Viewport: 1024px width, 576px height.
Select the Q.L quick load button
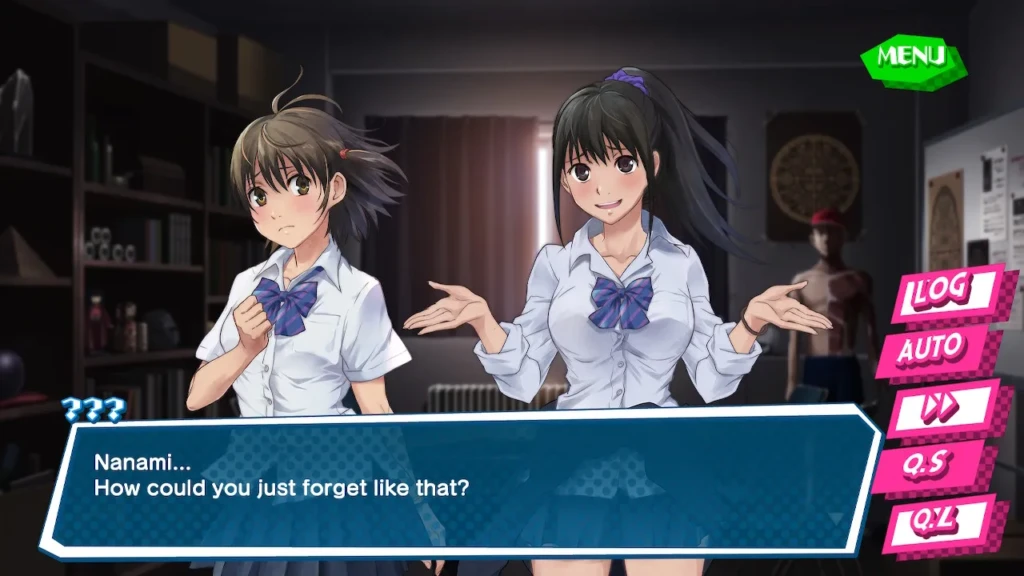point(937,522)
